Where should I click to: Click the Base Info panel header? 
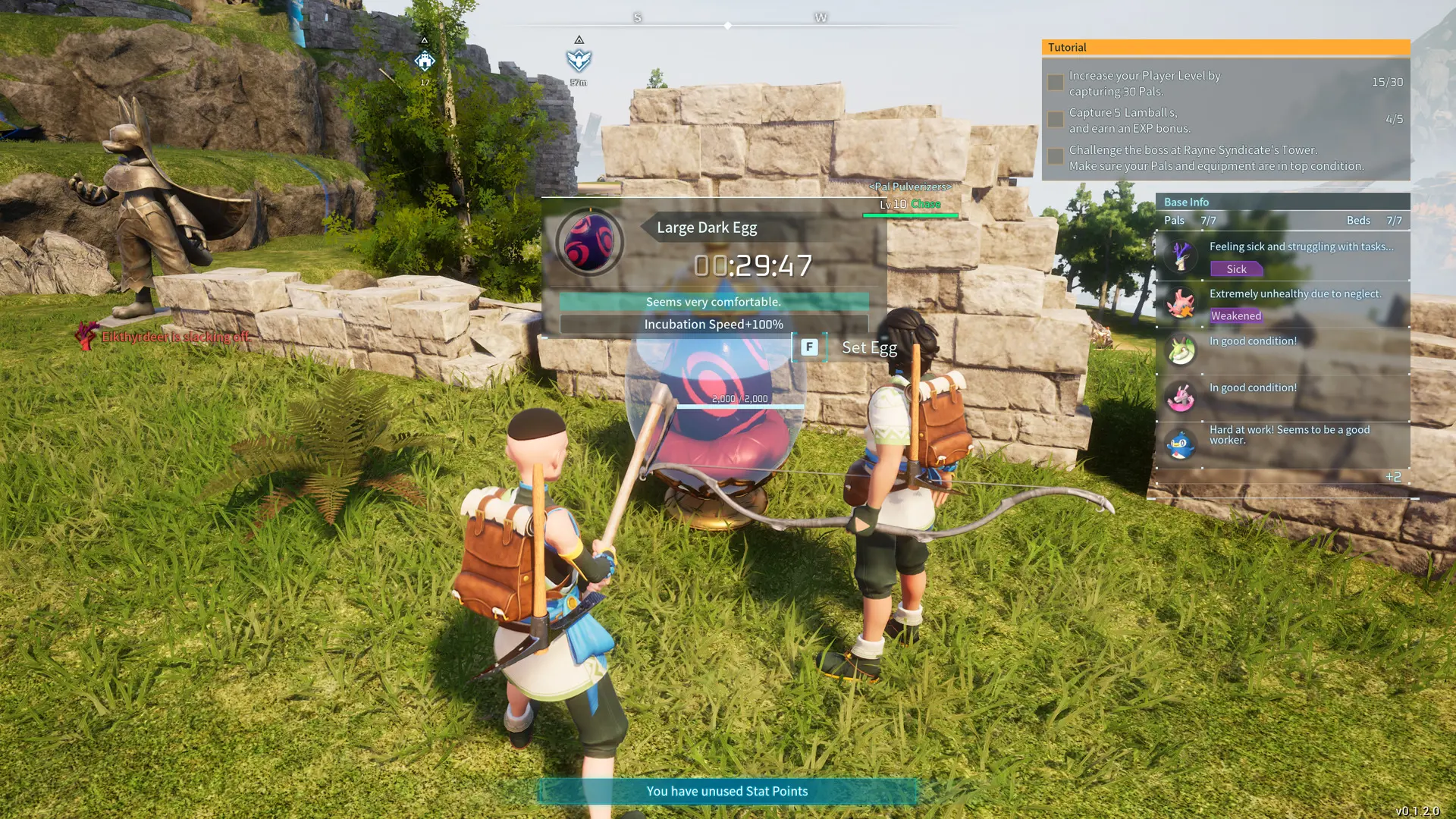click(x=1282, y=202)
